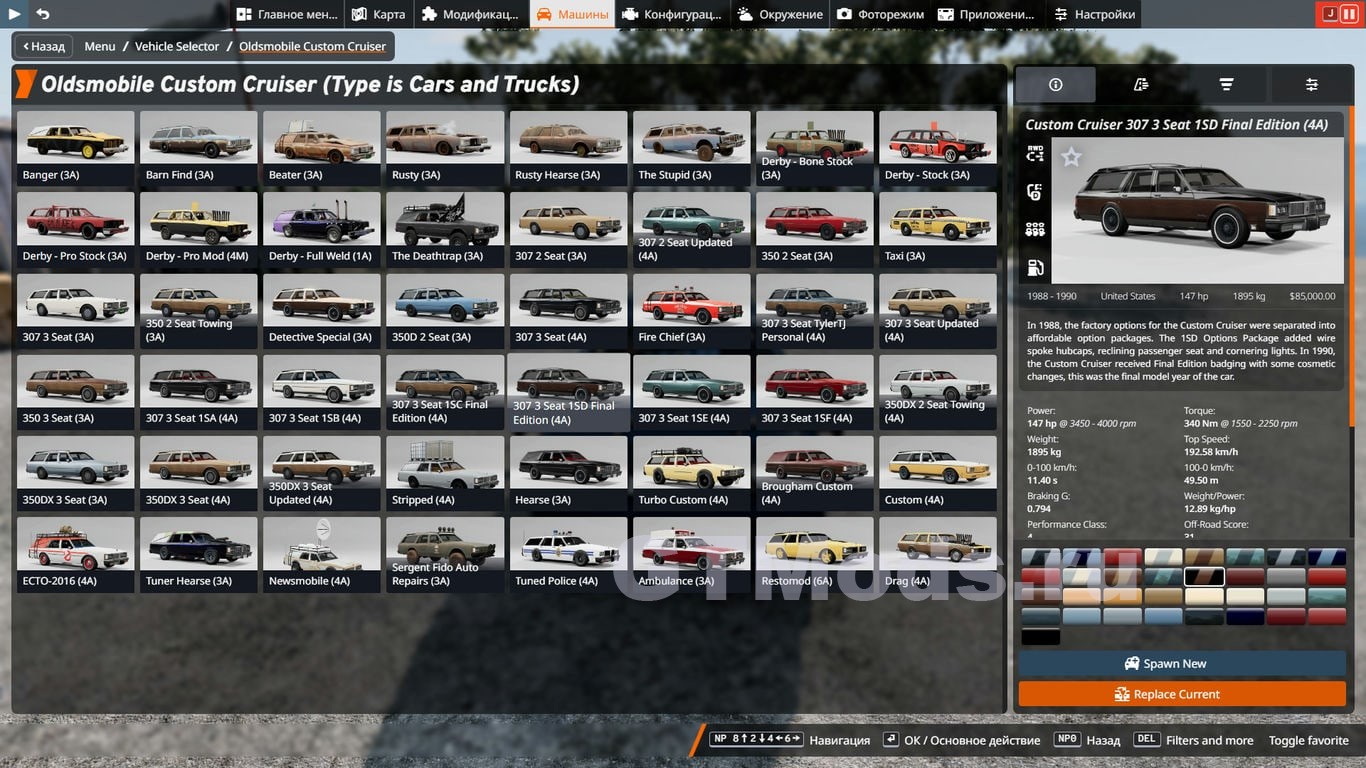
Task: Choose the Tuned Police (4A) thumbnail
Action: click(568, 553)
